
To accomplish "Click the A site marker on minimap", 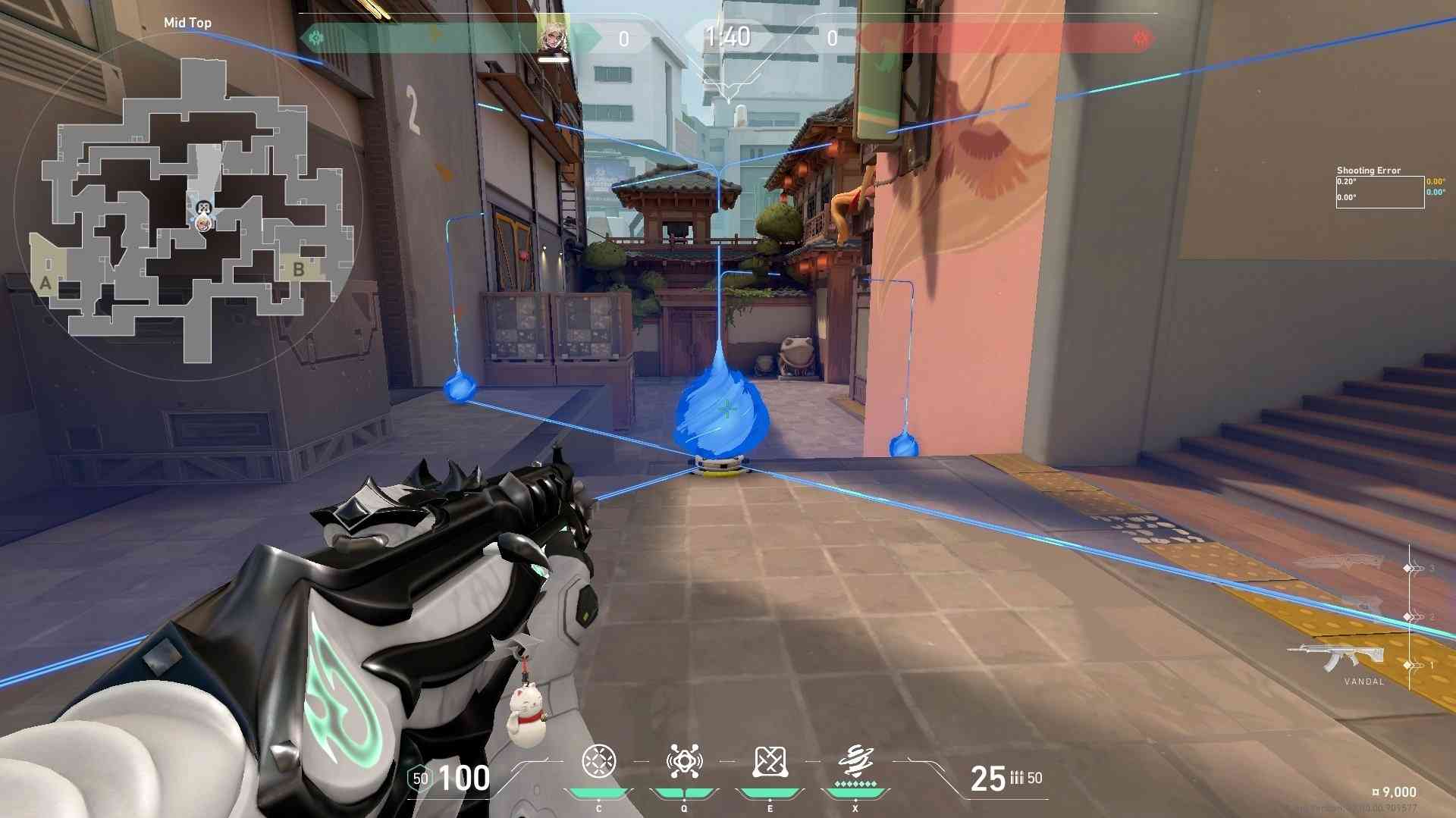I will (x=45, y=283).
